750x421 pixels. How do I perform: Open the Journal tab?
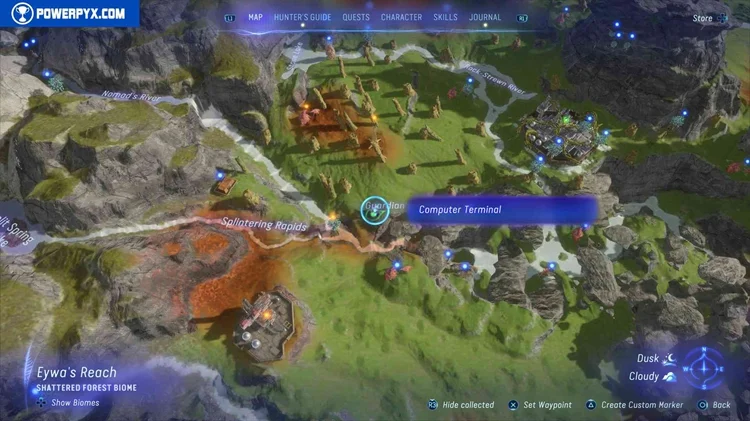pyautogui.click(x=486, y=17)
